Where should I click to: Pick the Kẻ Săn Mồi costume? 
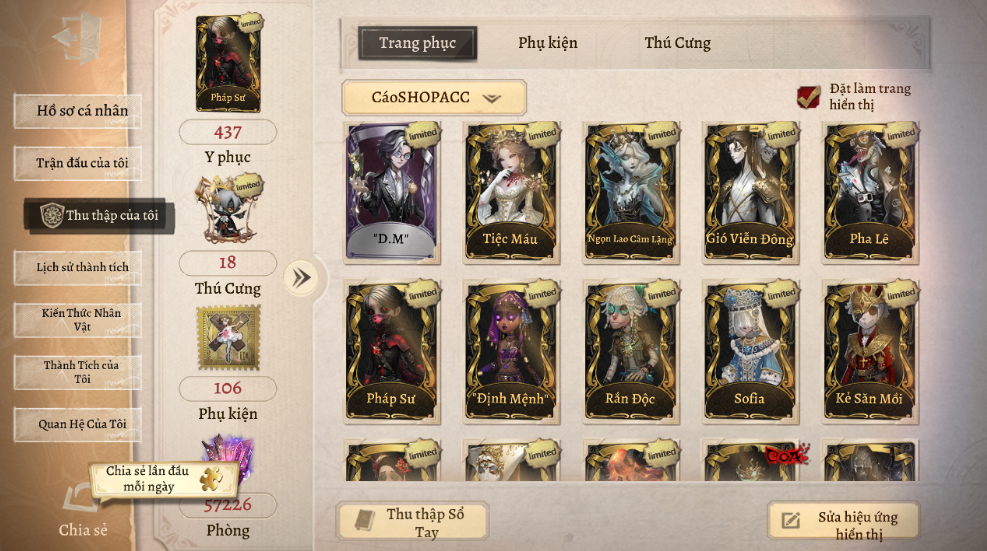pos(868,350)
